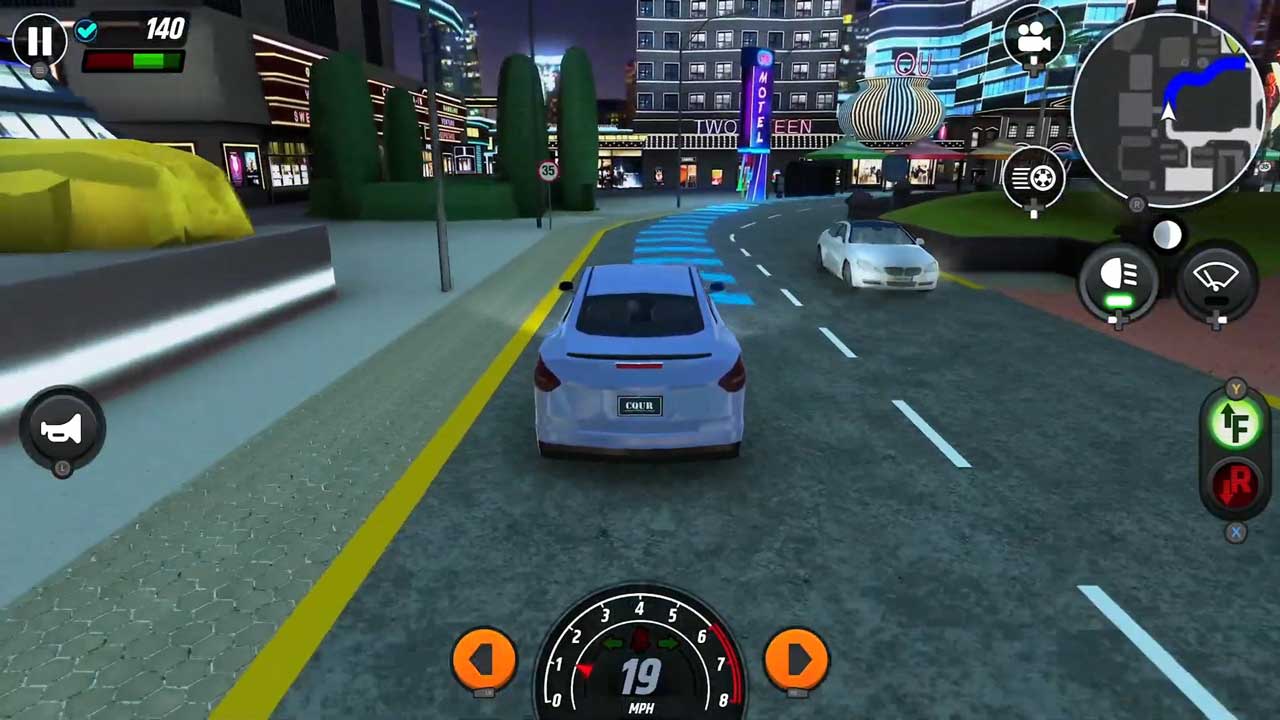Steer left with the orange arrow
This screenshot has height=720, width=1280.
pyautogui.click(x=484, y=658)
